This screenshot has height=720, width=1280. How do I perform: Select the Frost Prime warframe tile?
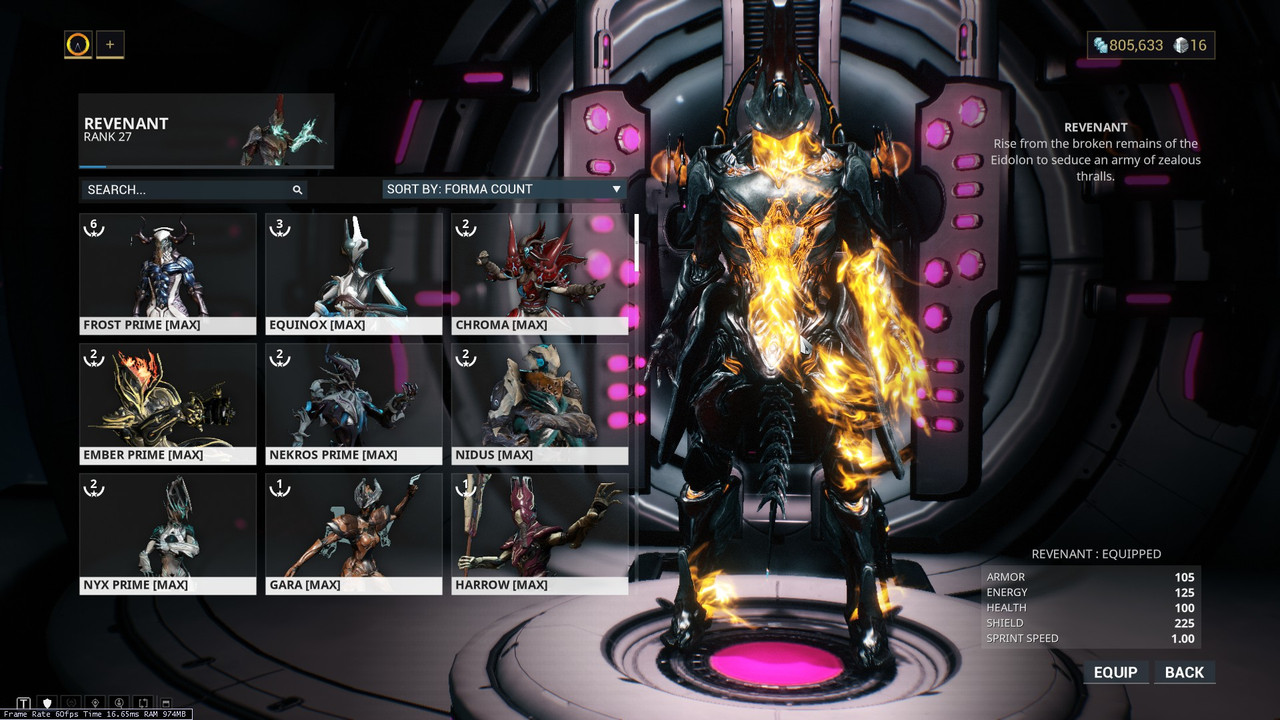[x=168, y=273]
